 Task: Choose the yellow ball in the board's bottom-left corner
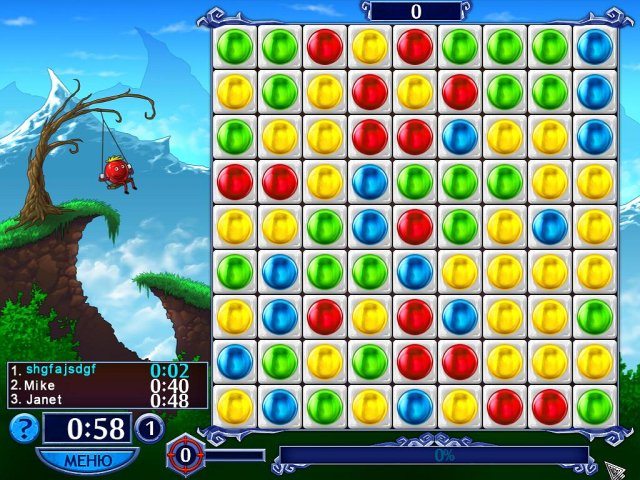point(235,406)
